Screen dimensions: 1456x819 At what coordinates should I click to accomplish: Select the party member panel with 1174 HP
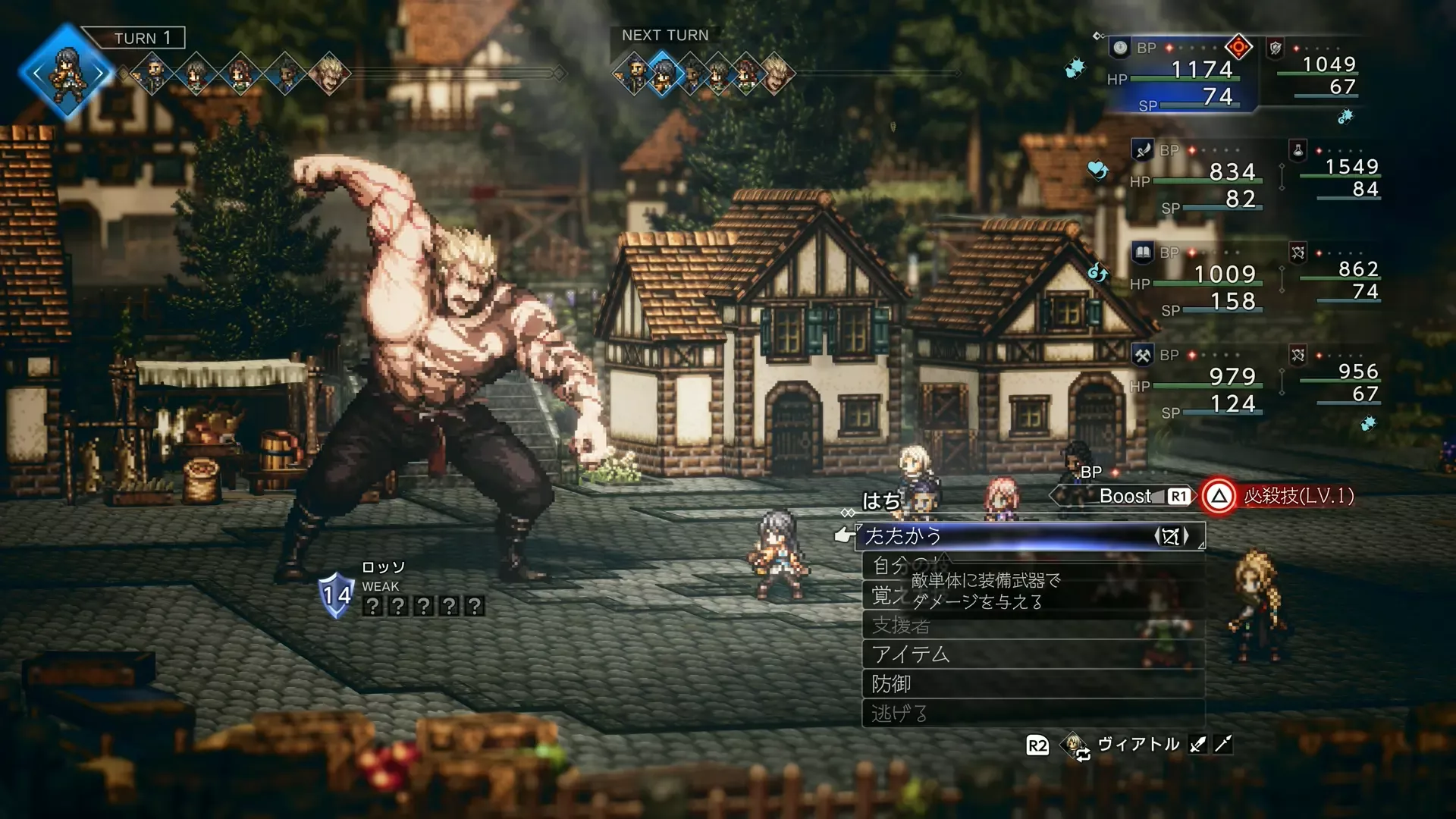1183,74
